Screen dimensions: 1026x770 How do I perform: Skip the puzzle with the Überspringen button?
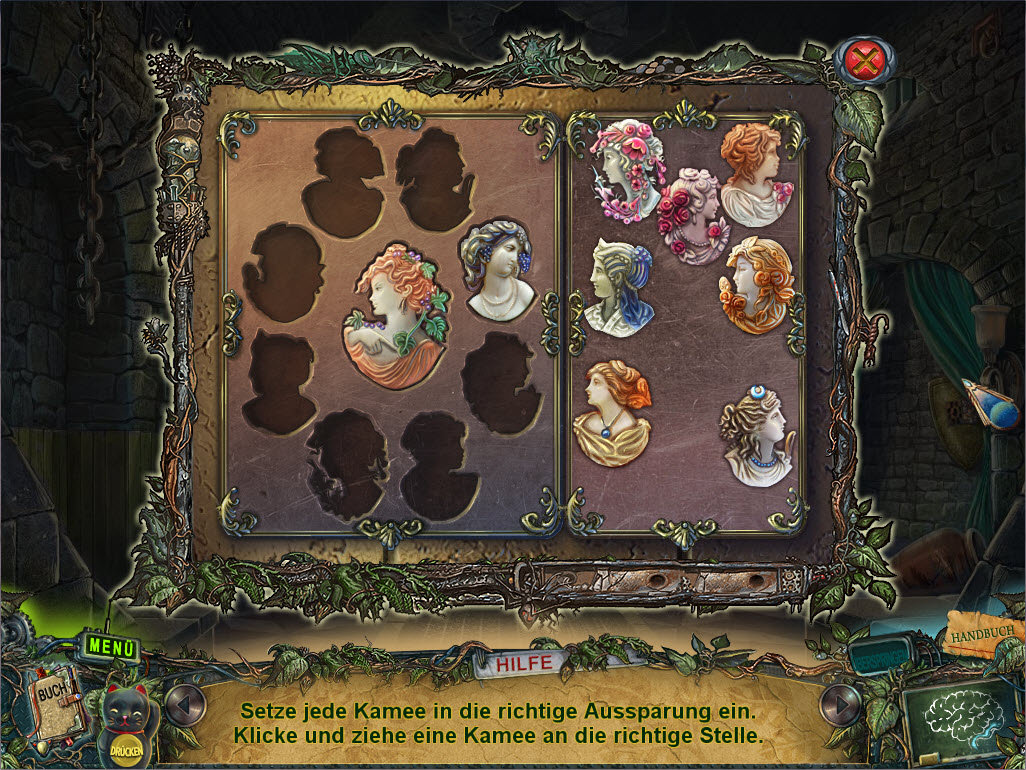tap(878, 660)
